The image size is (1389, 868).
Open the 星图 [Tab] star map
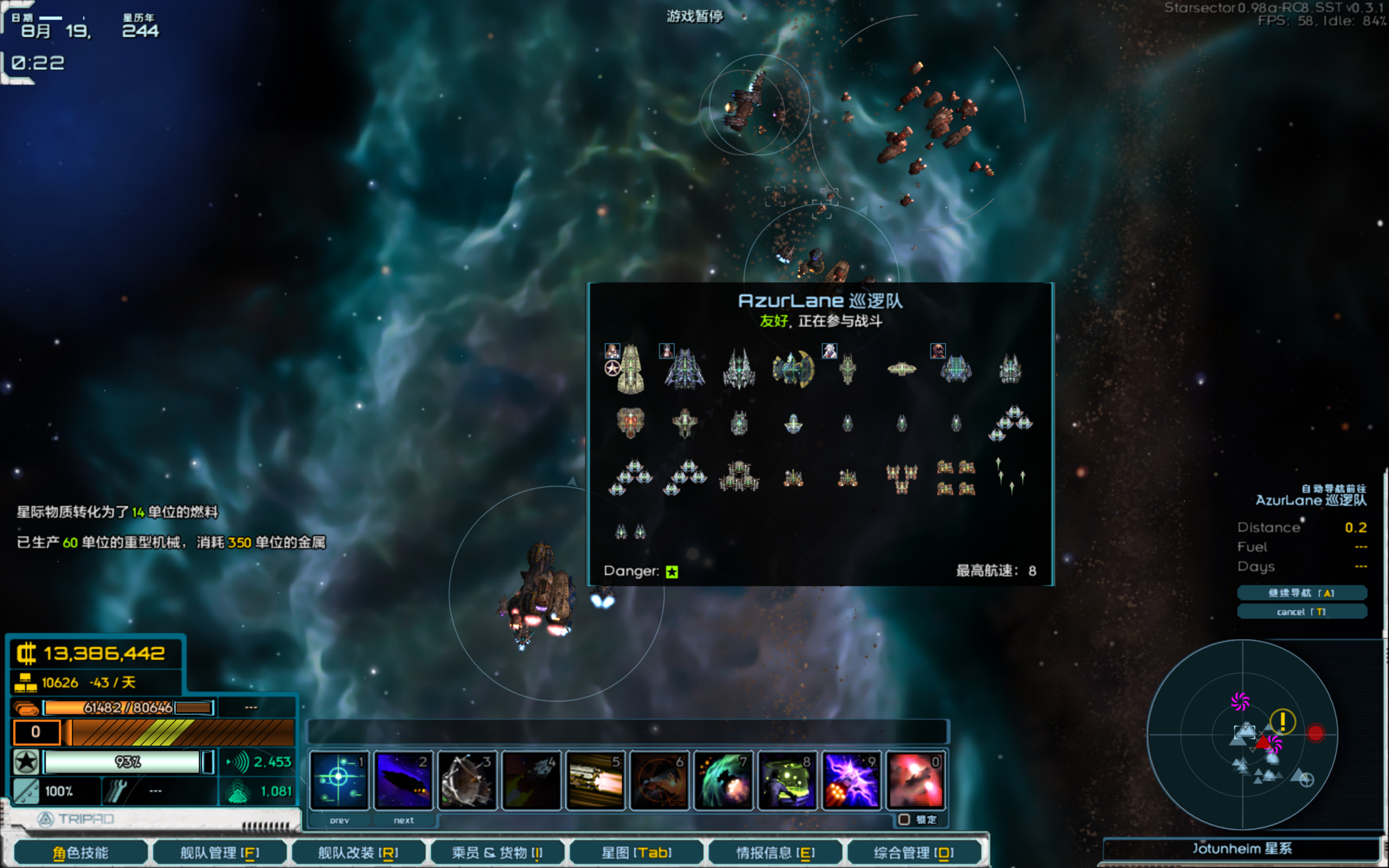636,853
